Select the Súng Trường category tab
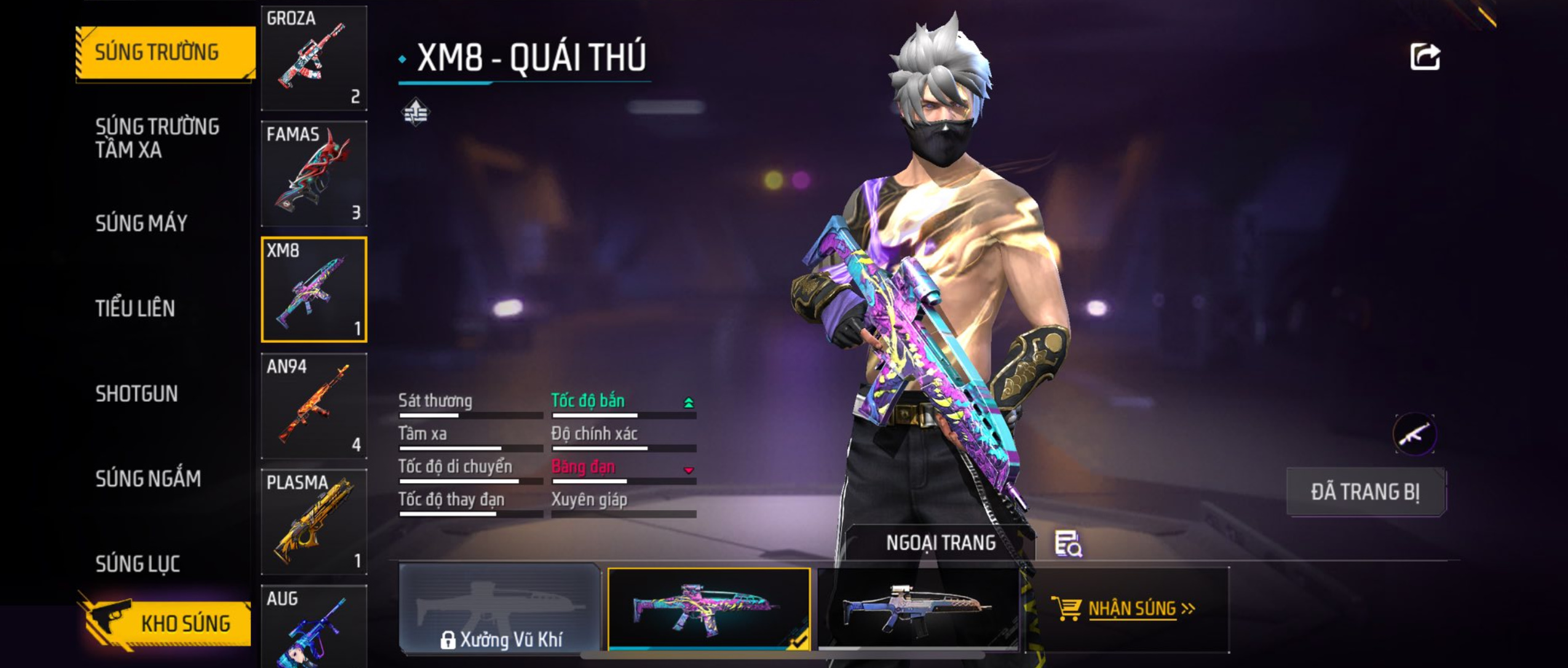 point(165,52)
